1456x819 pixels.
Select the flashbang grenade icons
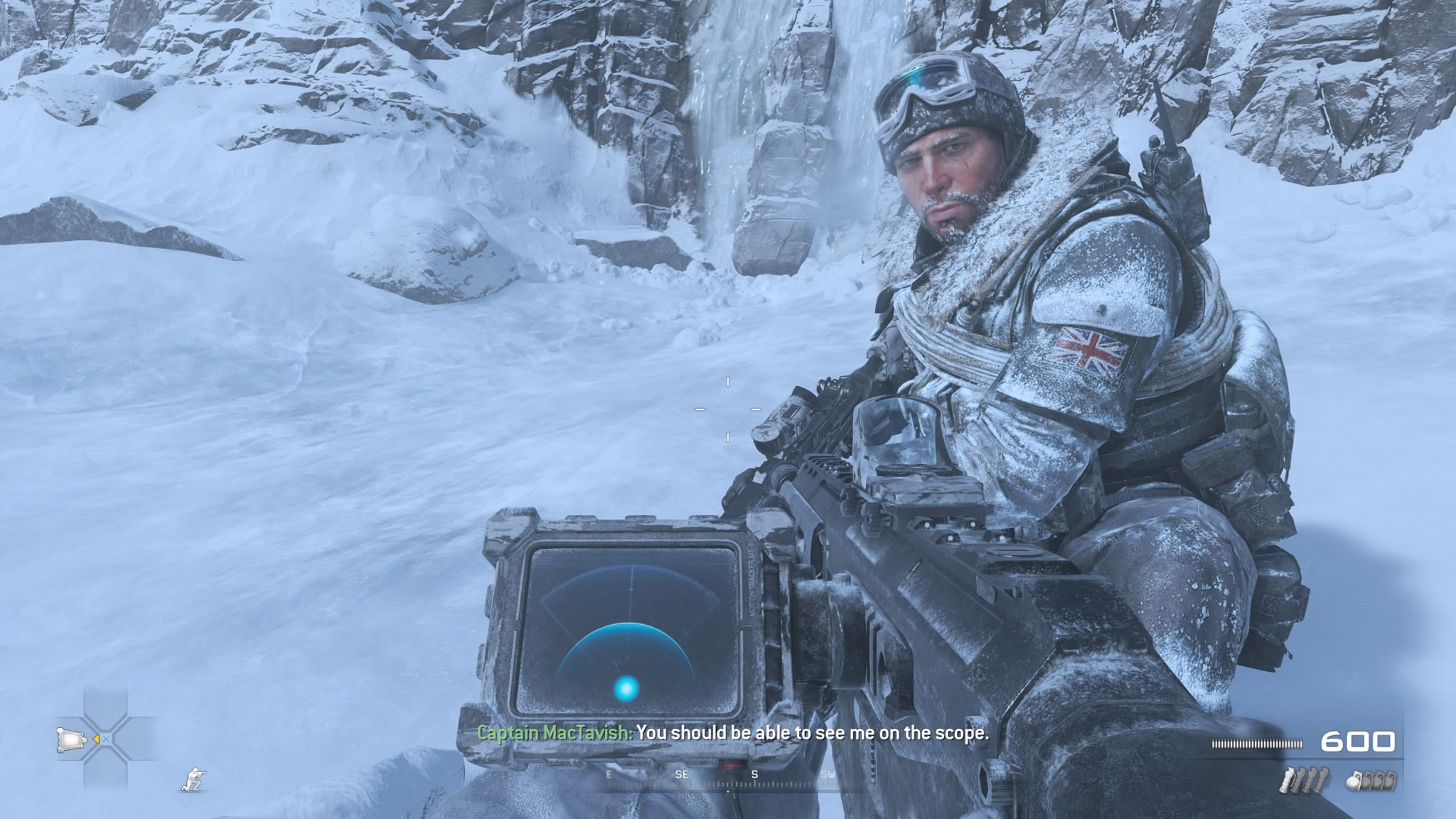1306,781
